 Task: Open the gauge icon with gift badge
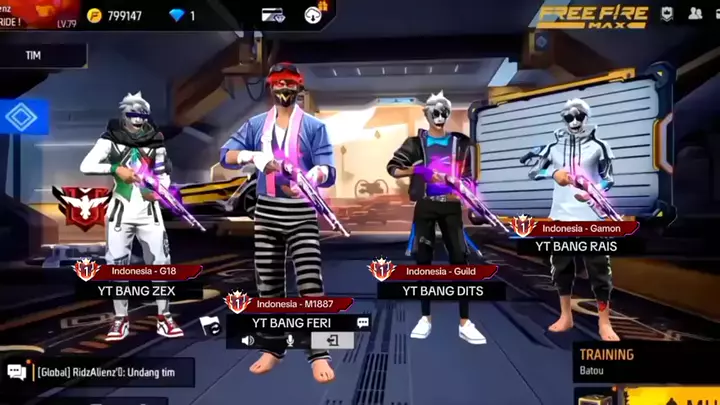click(x=314, y=14)
